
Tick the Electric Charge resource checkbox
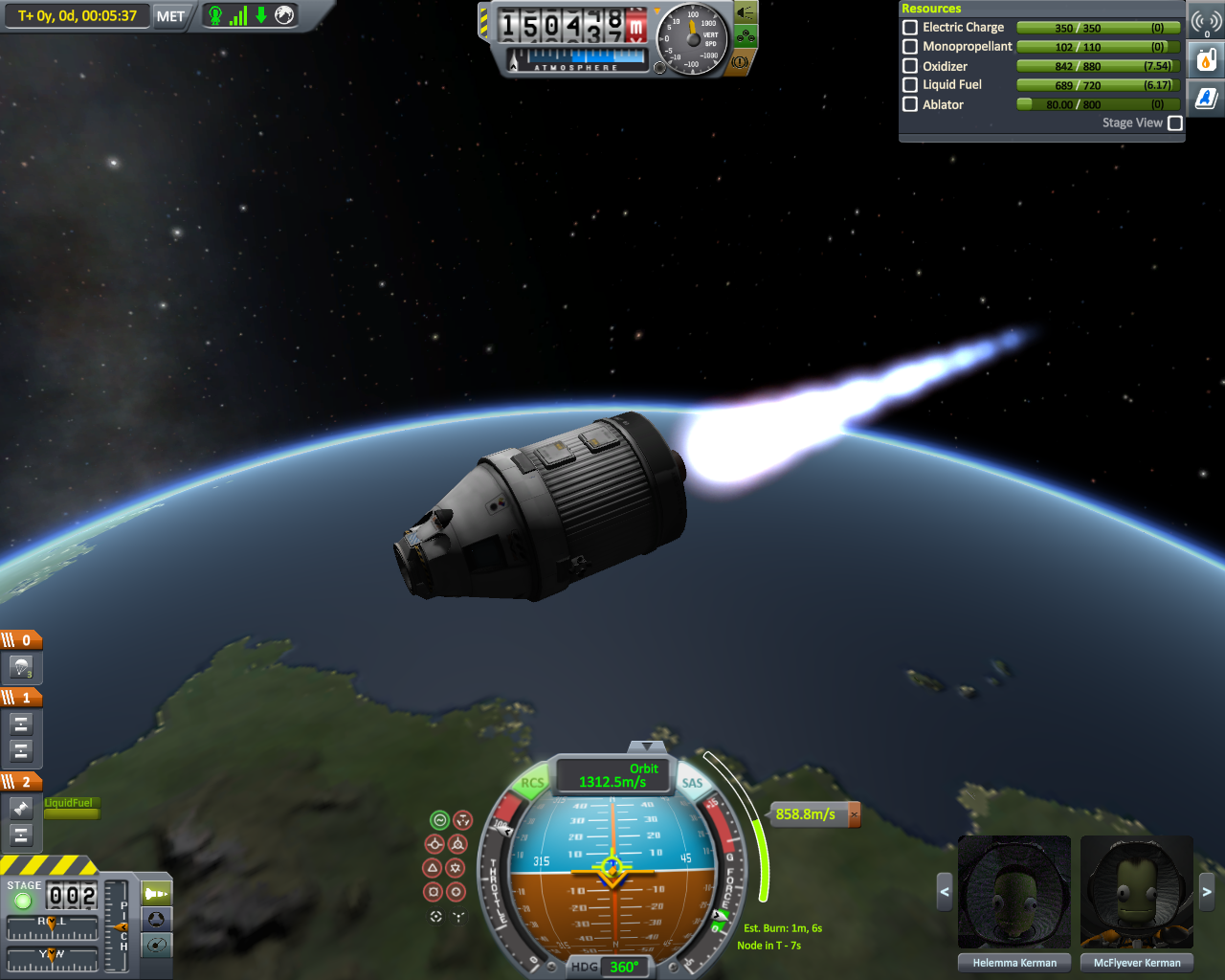point(910,28)
